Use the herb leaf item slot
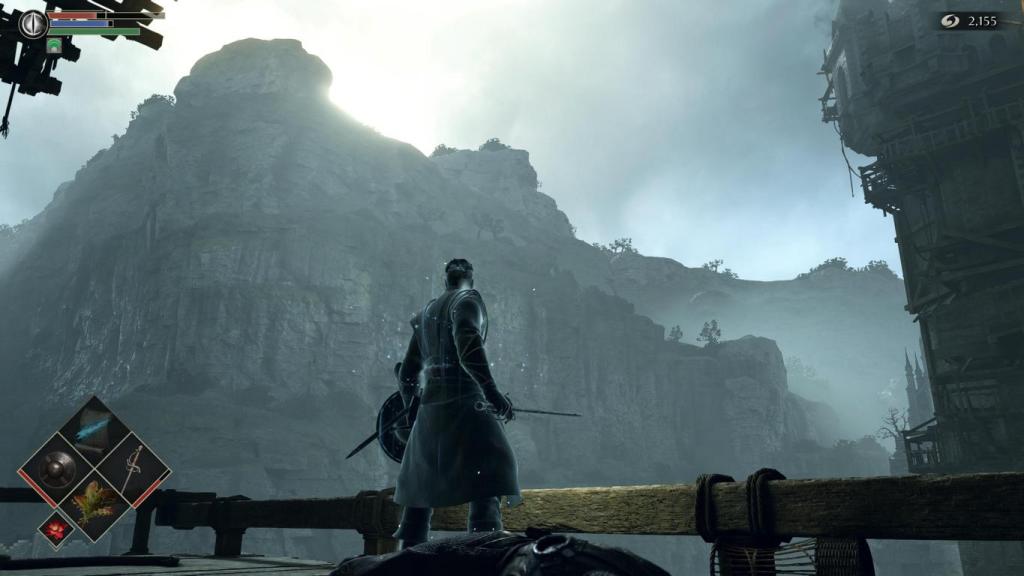Screen dimensions: 1024x576 click(x=94, y=501)
